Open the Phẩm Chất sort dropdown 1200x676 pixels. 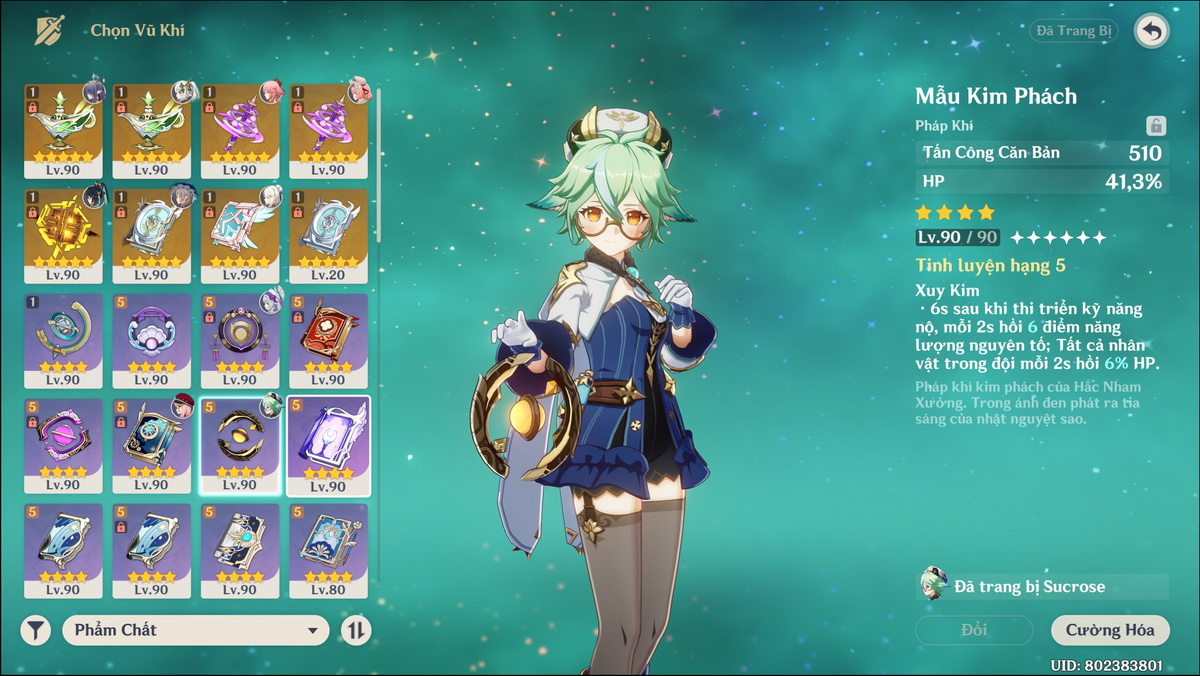pos(196,630)
